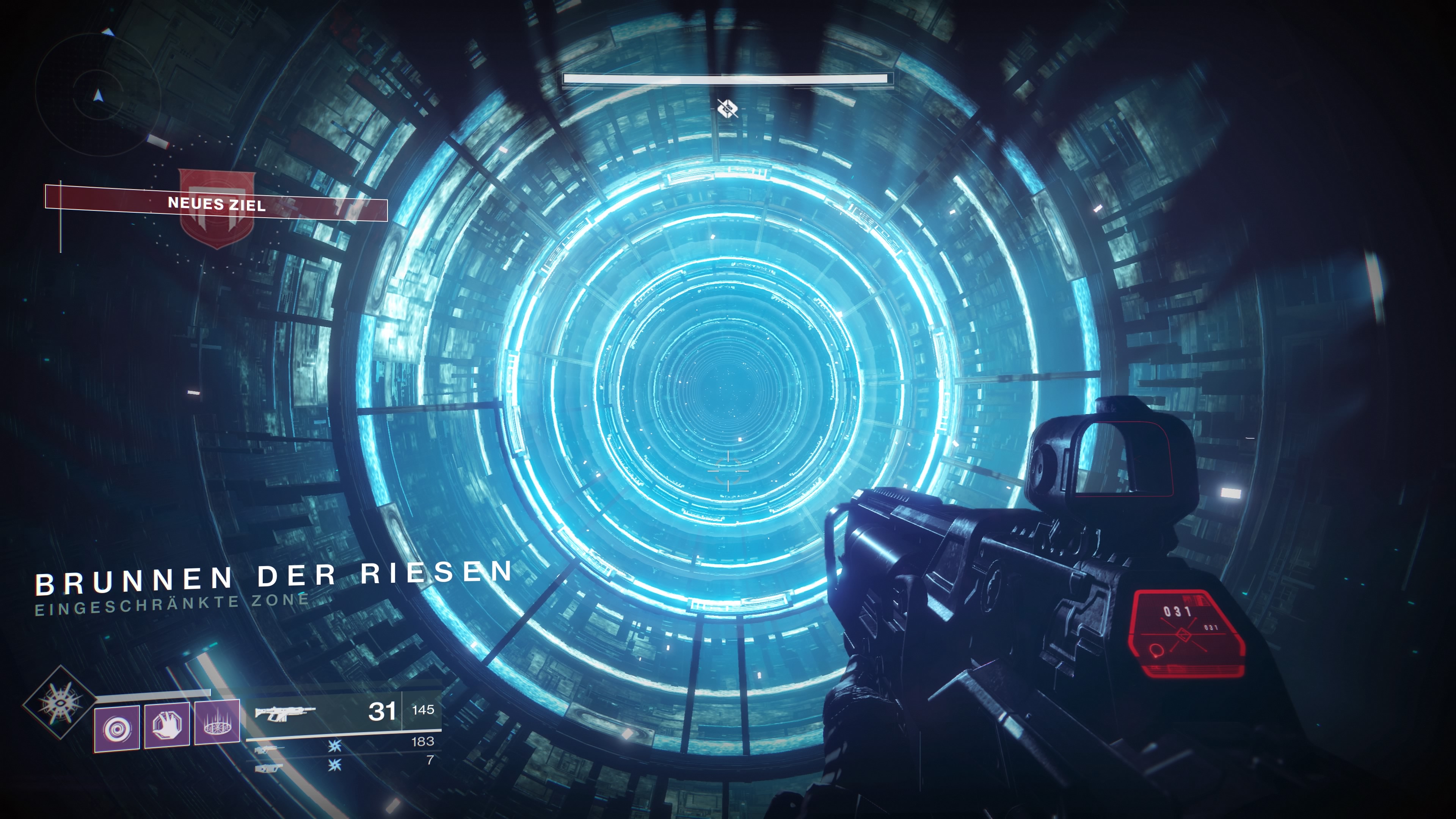The height and width of the screenshot is (819, 1456).
Task: Click the objective waypoint marker icon
Action: click(x=728, y=107)
